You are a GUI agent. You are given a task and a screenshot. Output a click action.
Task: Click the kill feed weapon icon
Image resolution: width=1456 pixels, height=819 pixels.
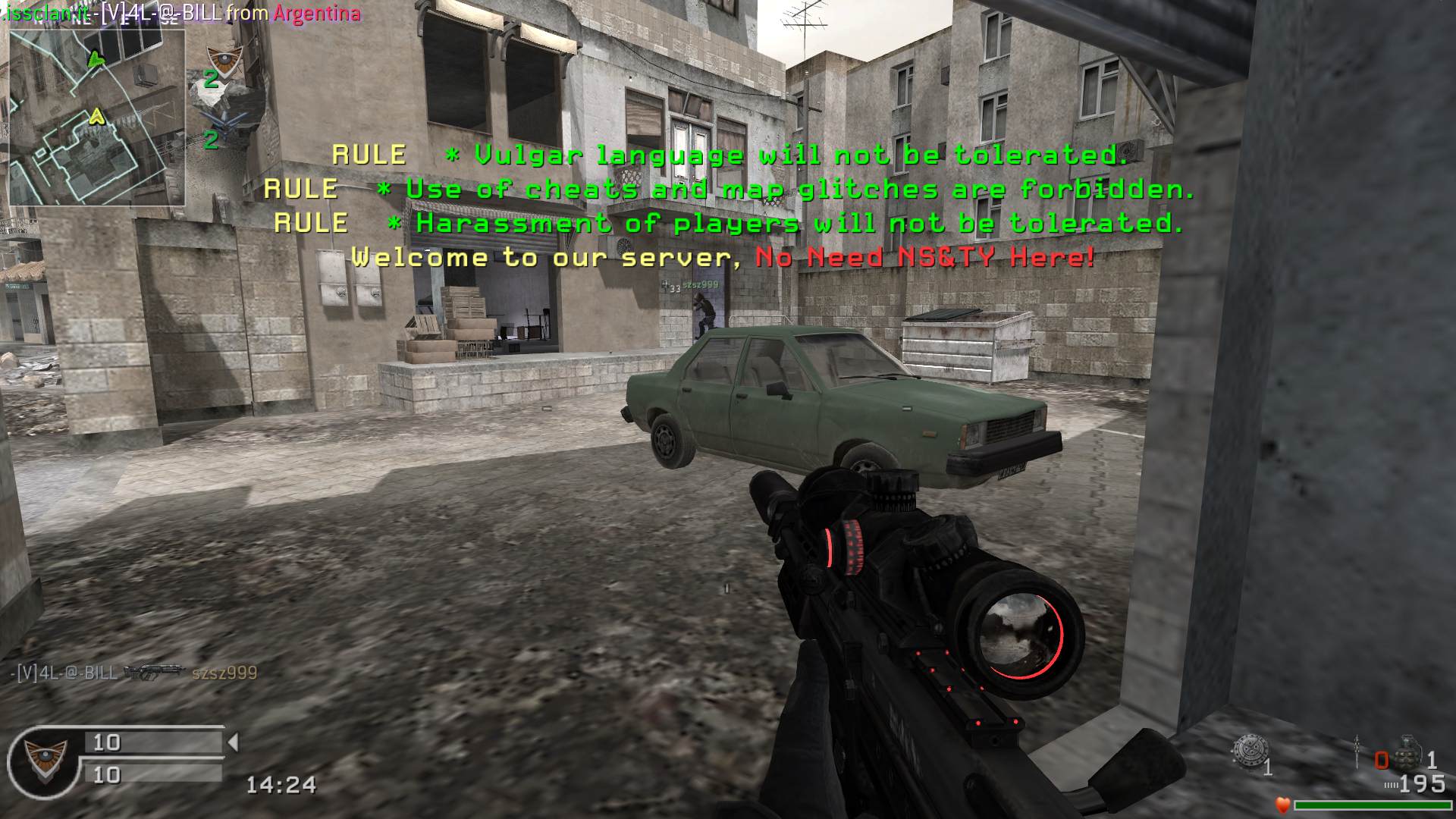tap(154, 672)
